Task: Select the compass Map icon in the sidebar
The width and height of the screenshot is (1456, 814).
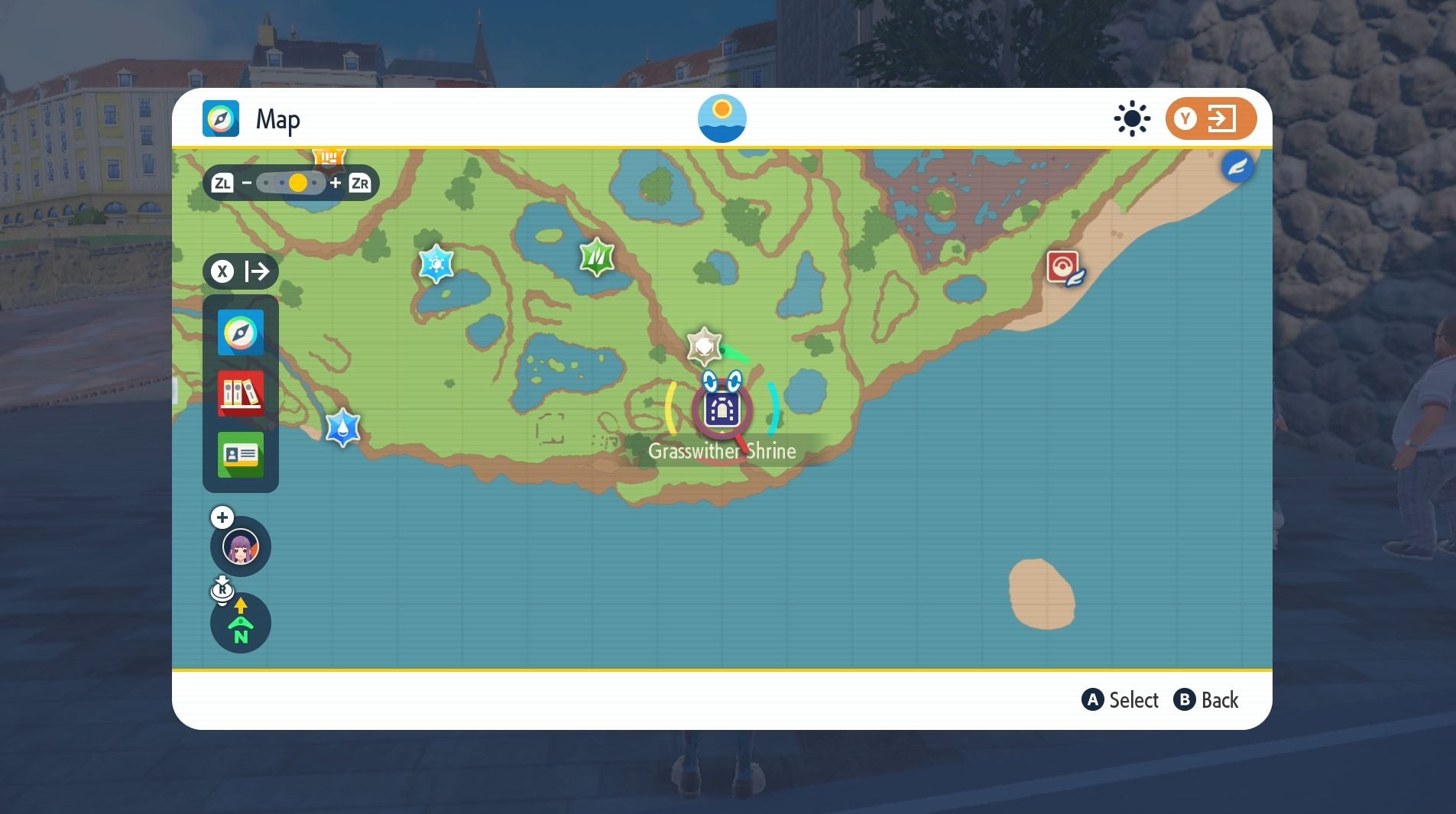Action: pos(240,333)
